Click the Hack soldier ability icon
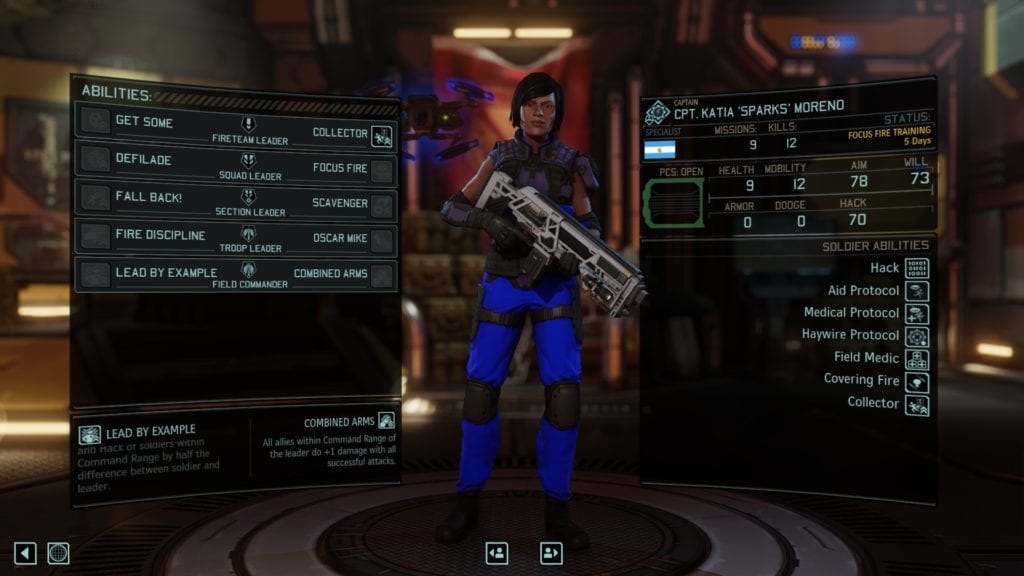This screenshot has height=576, width=1024. 916,268
